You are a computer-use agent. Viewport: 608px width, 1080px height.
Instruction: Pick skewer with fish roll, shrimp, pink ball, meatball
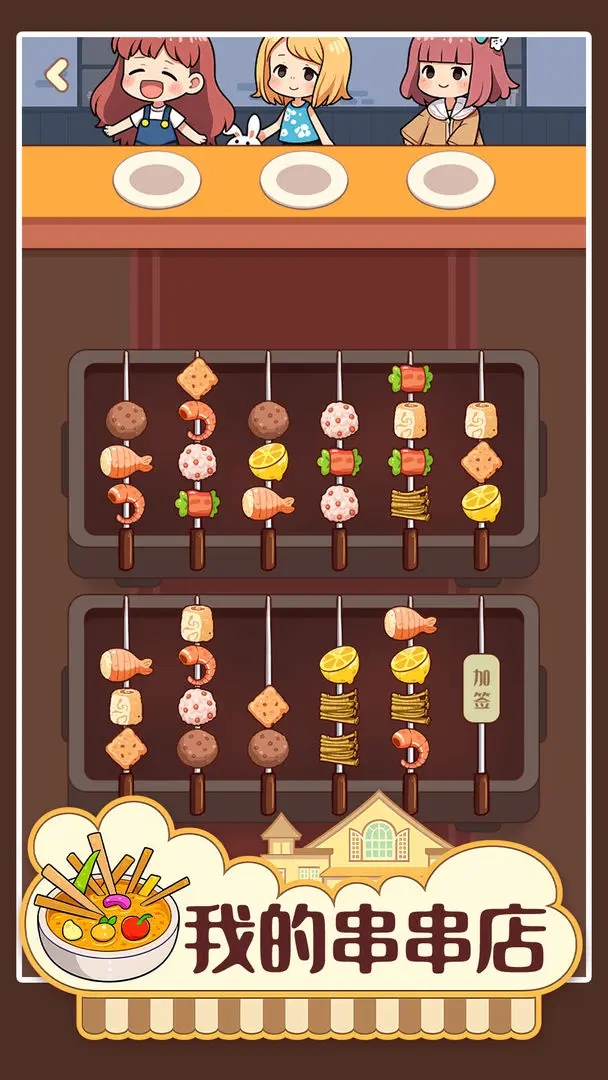point(197,690)
